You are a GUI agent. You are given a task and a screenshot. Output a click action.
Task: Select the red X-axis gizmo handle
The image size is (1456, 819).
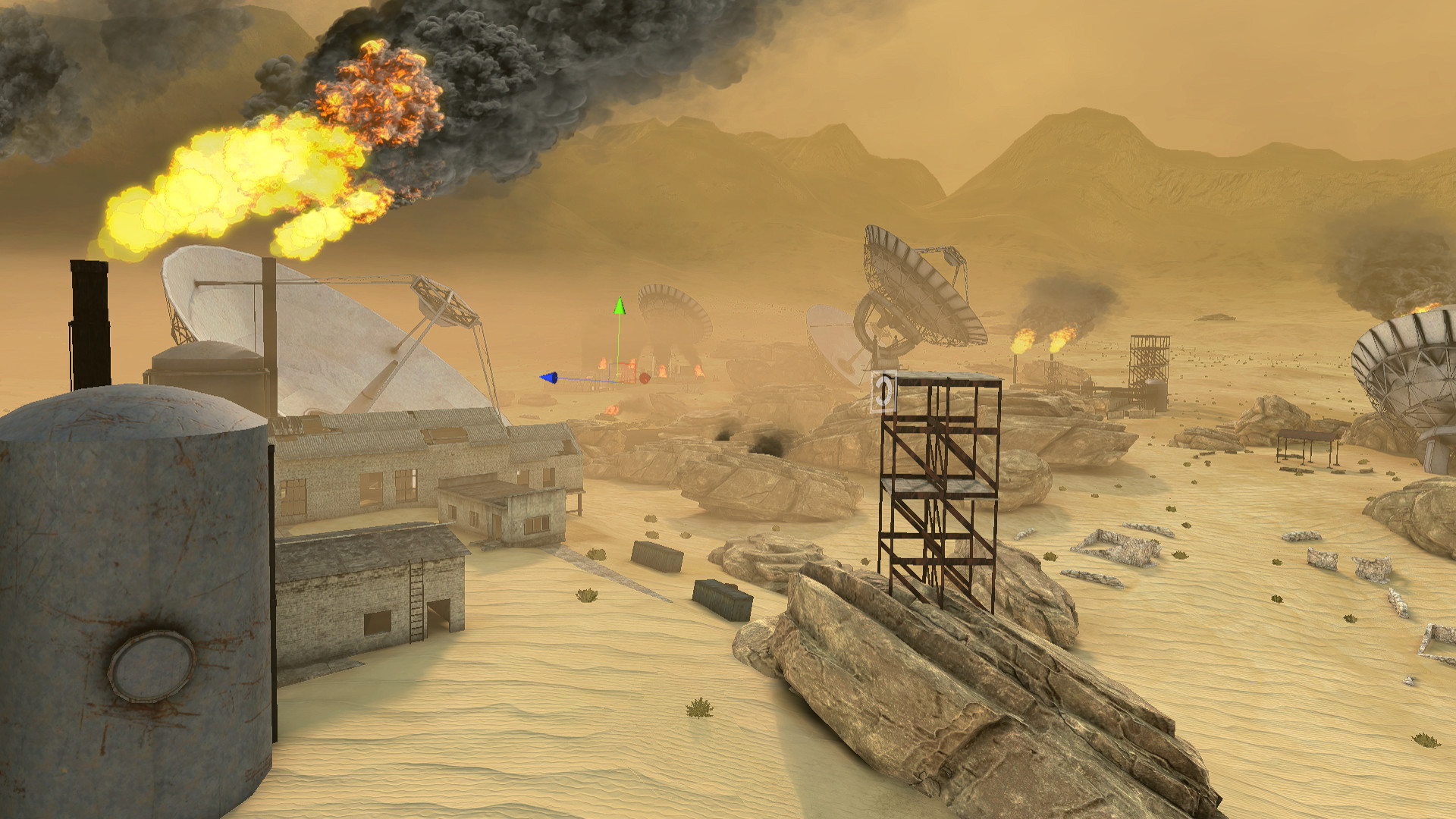click(x=645, y=378)
